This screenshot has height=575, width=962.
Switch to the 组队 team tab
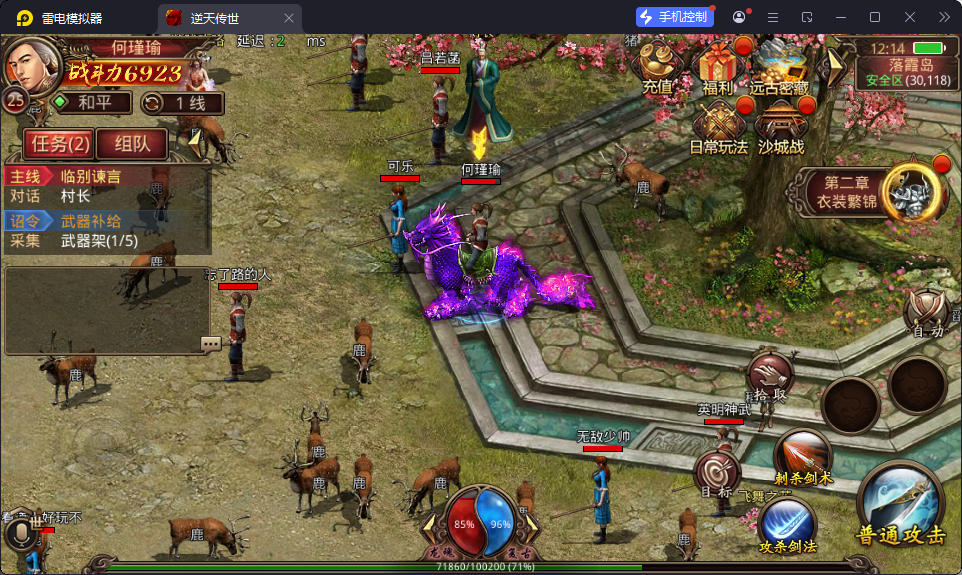[x=132, y=143]
